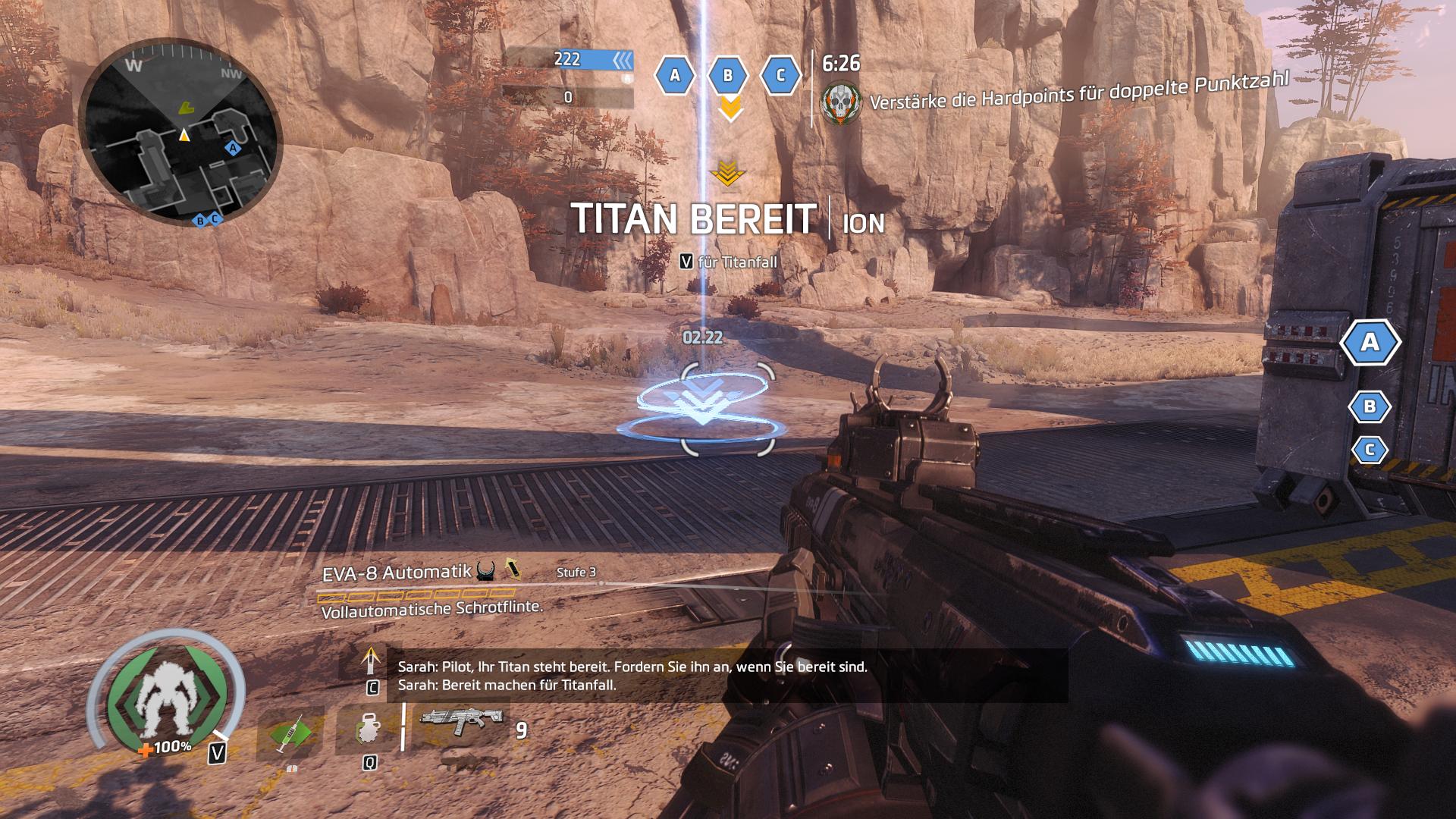Image resolution: width=1456 pixels, height=819 pixels.
Task: Click the circular minimap
Action: click(180, 134)
